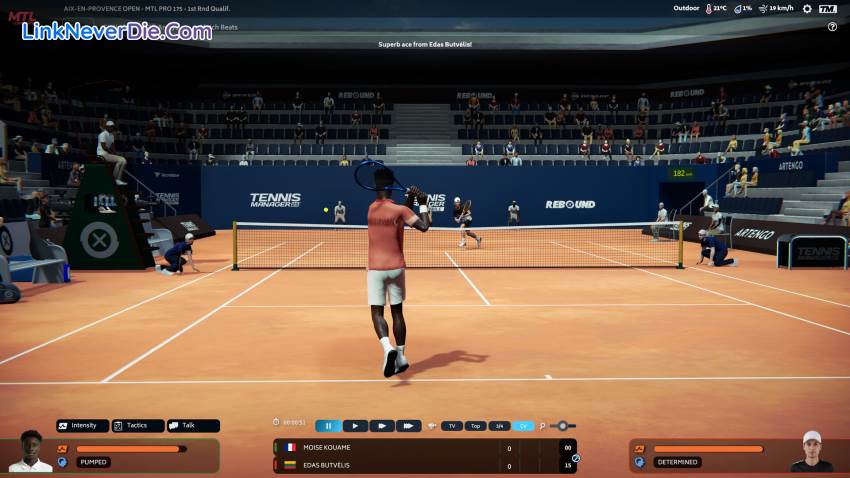This screenshot has height=478, width=850.
Task: Select Edas Butvėlis's portrait
Action: (x=810, y=452)
